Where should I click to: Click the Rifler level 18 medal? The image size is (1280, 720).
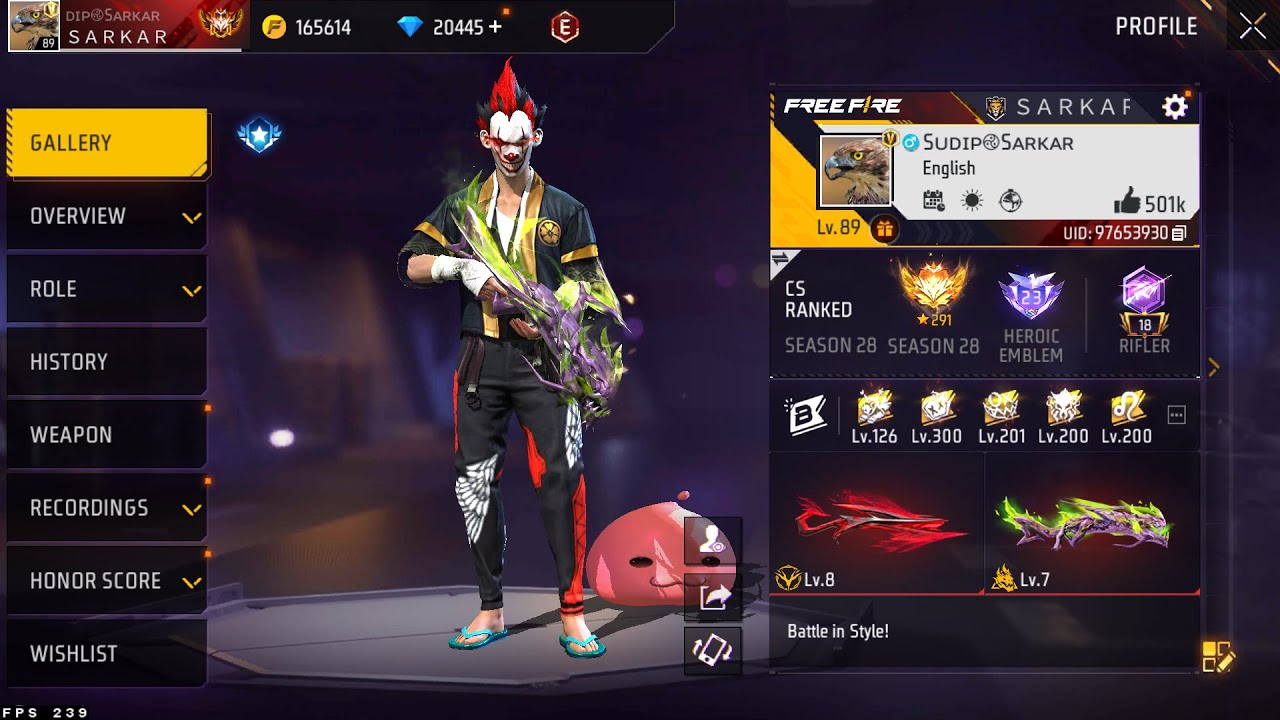(1144, 305)
